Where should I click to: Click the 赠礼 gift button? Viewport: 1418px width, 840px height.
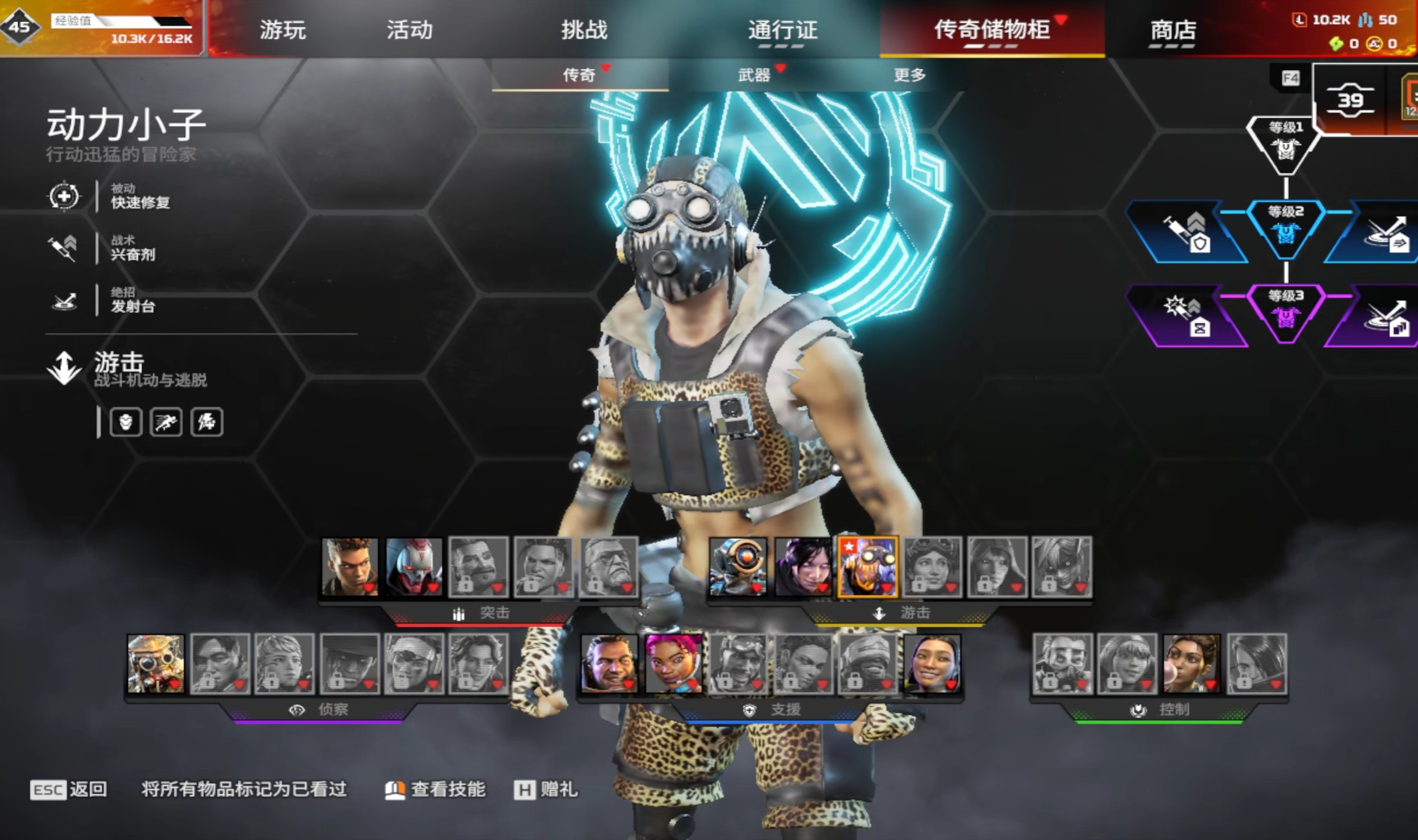tap(546, 790)
